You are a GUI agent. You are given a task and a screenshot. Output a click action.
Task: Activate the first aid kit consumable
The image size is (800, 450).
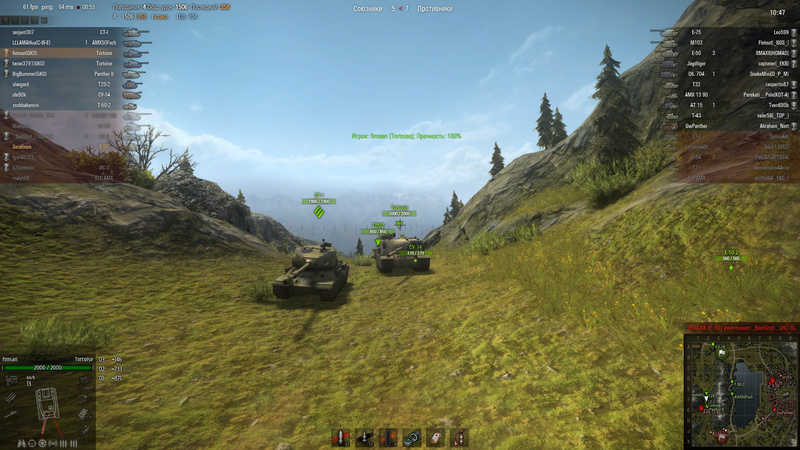pos(435,437)
